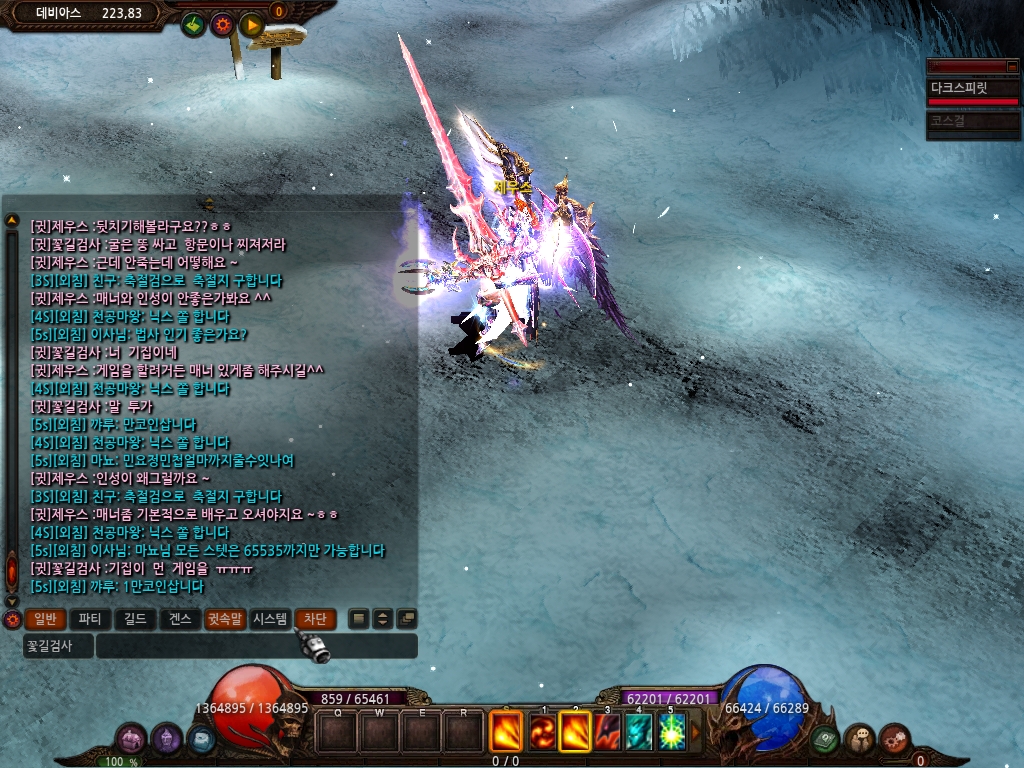This screenshot has height=768, width=1024.
Task: Open the purple chest icon menu
Action: (x=132, y=739)
